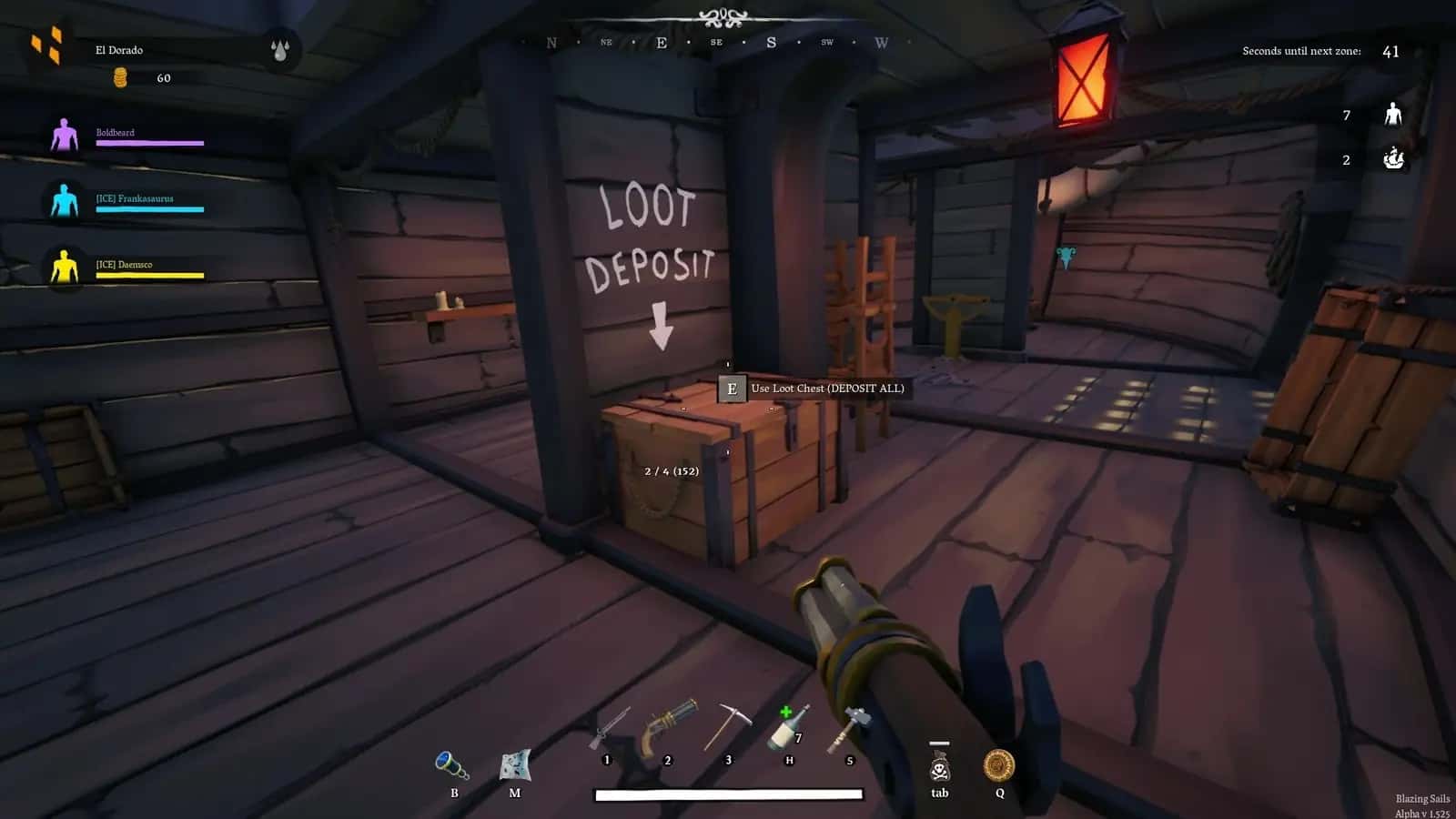Use the healing rum bottle
The height and width of the screenshot is (819, 1456).
pos(788,728)
